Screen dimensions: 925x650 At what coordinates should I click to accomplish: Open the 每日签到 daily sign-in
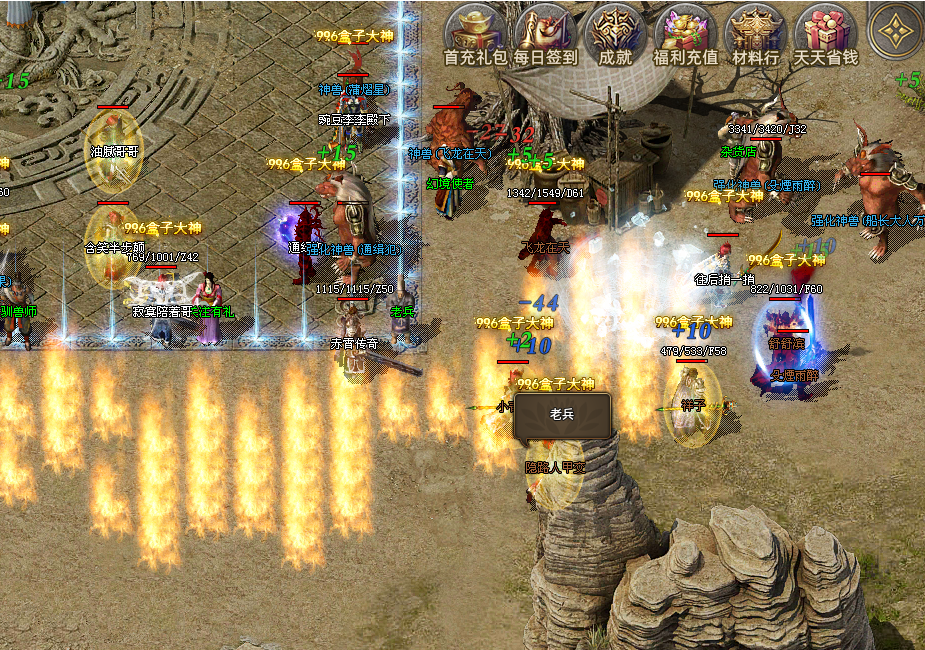[546, 33]
